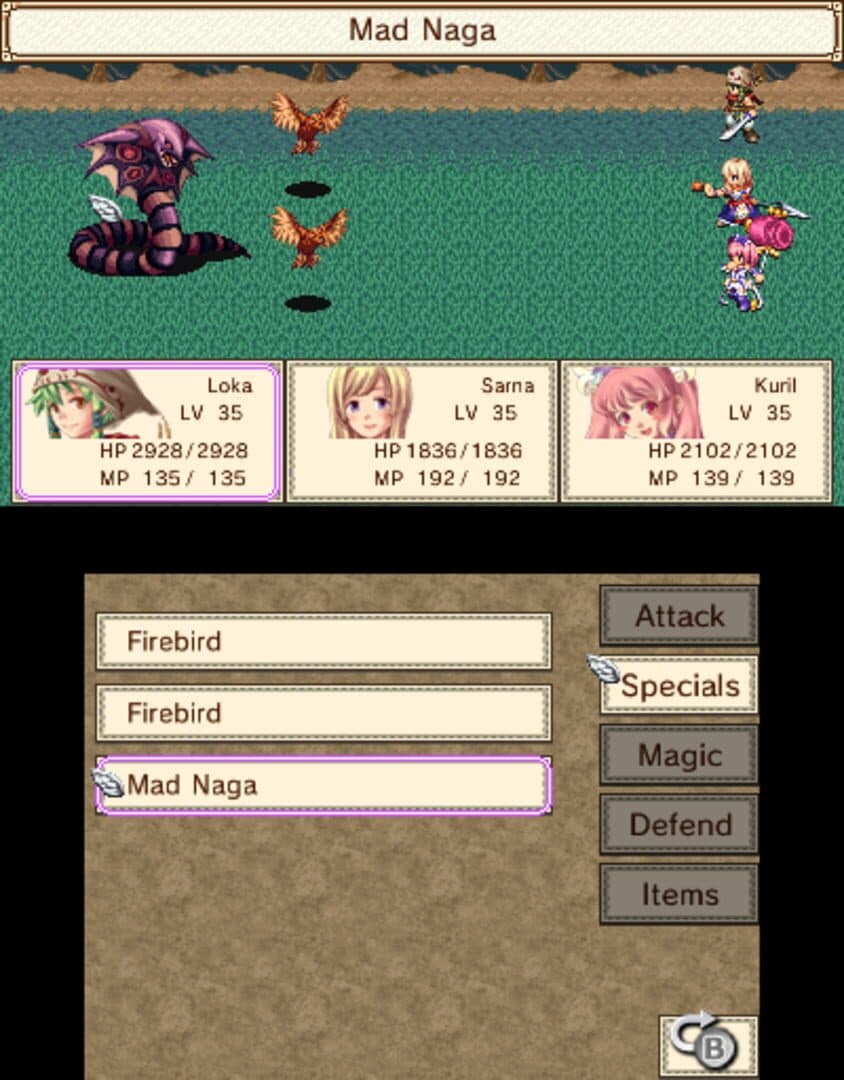Open the Specials command list

pyautogui.click(x=679, y=686)
